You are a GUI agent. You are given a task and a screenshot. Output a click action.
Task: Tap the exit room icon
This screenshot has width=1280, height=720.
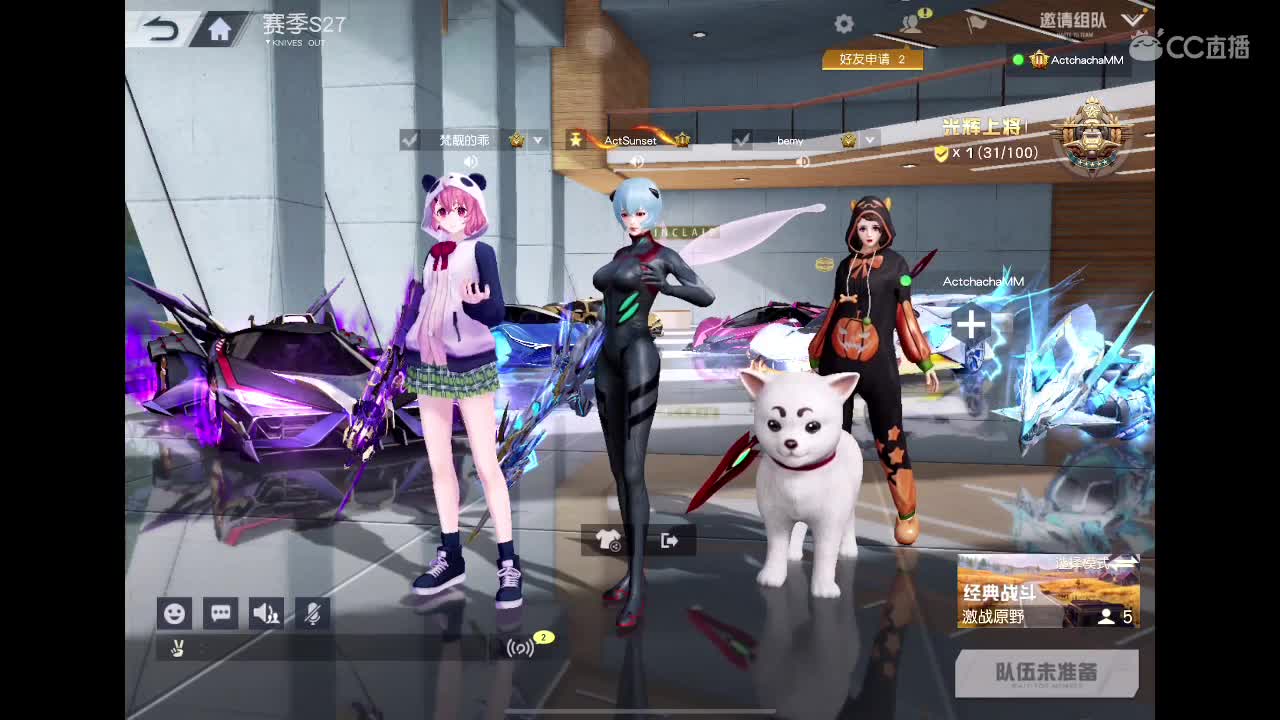pos(669,540)
